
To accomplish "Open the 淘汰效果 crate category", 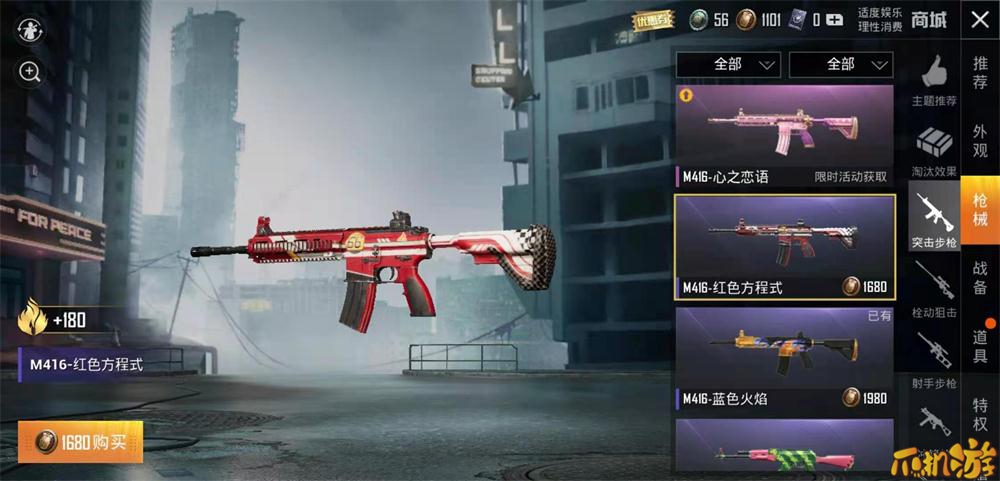I will (934, 150).
